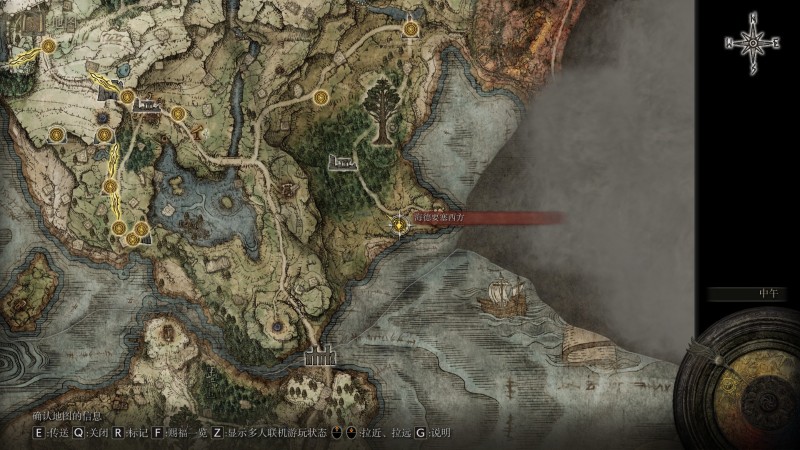Click the compass rose on the map

pyautogui.click(x=752, y=42)
